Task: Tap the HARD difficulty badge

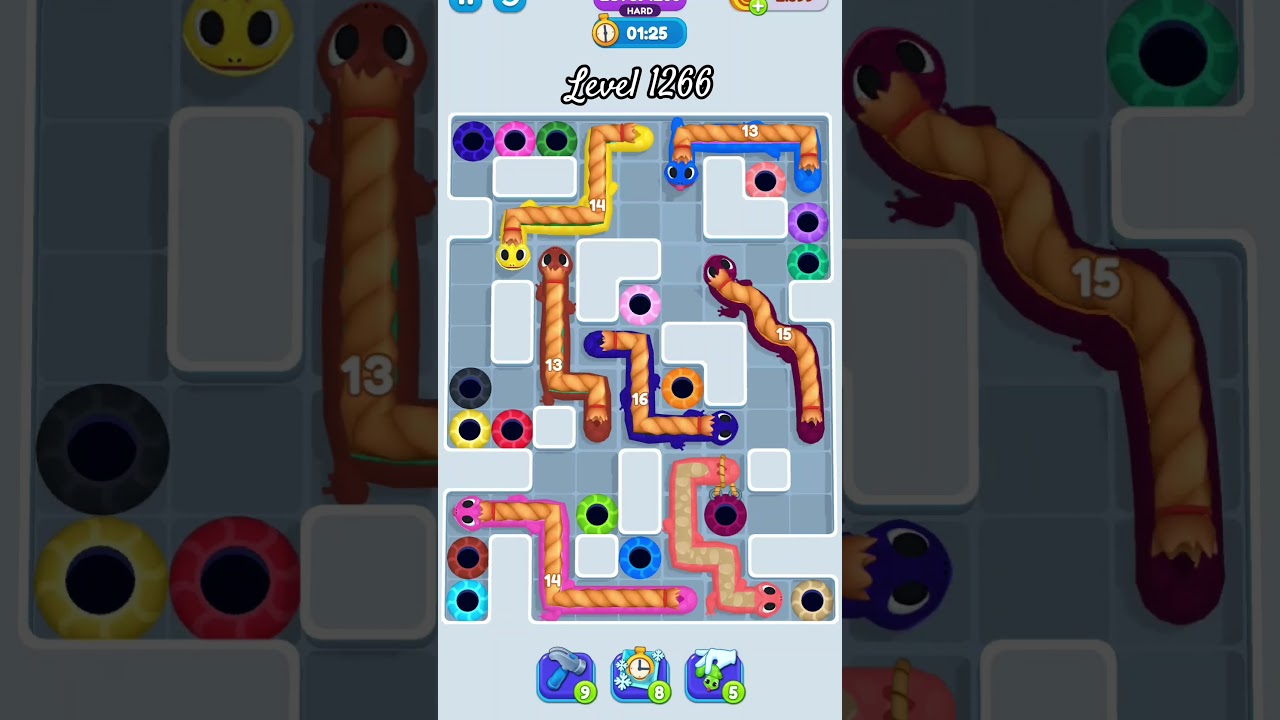Action: 639,10
